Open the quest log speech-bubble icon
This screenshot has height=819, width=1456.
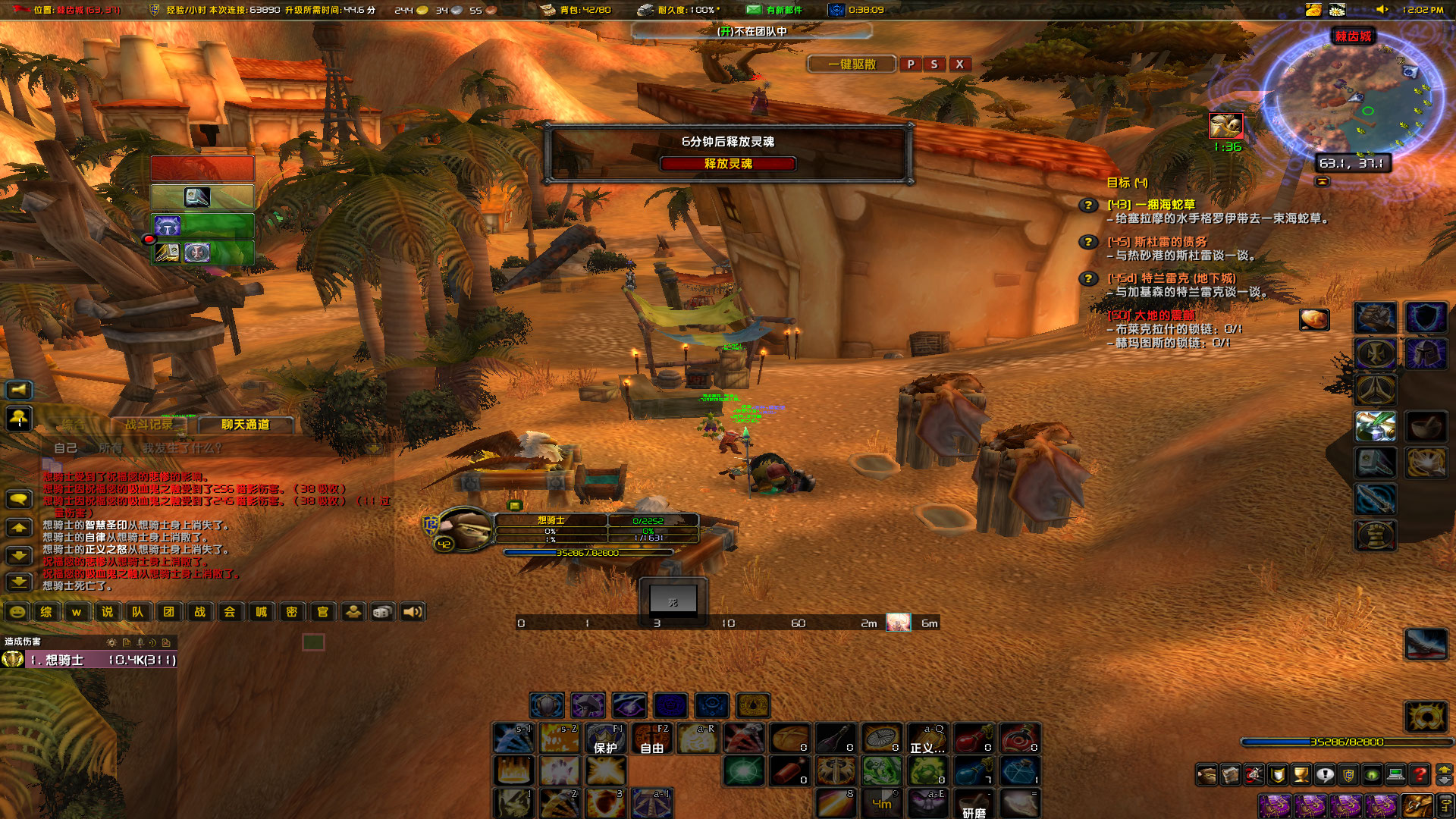point(1324,774)
